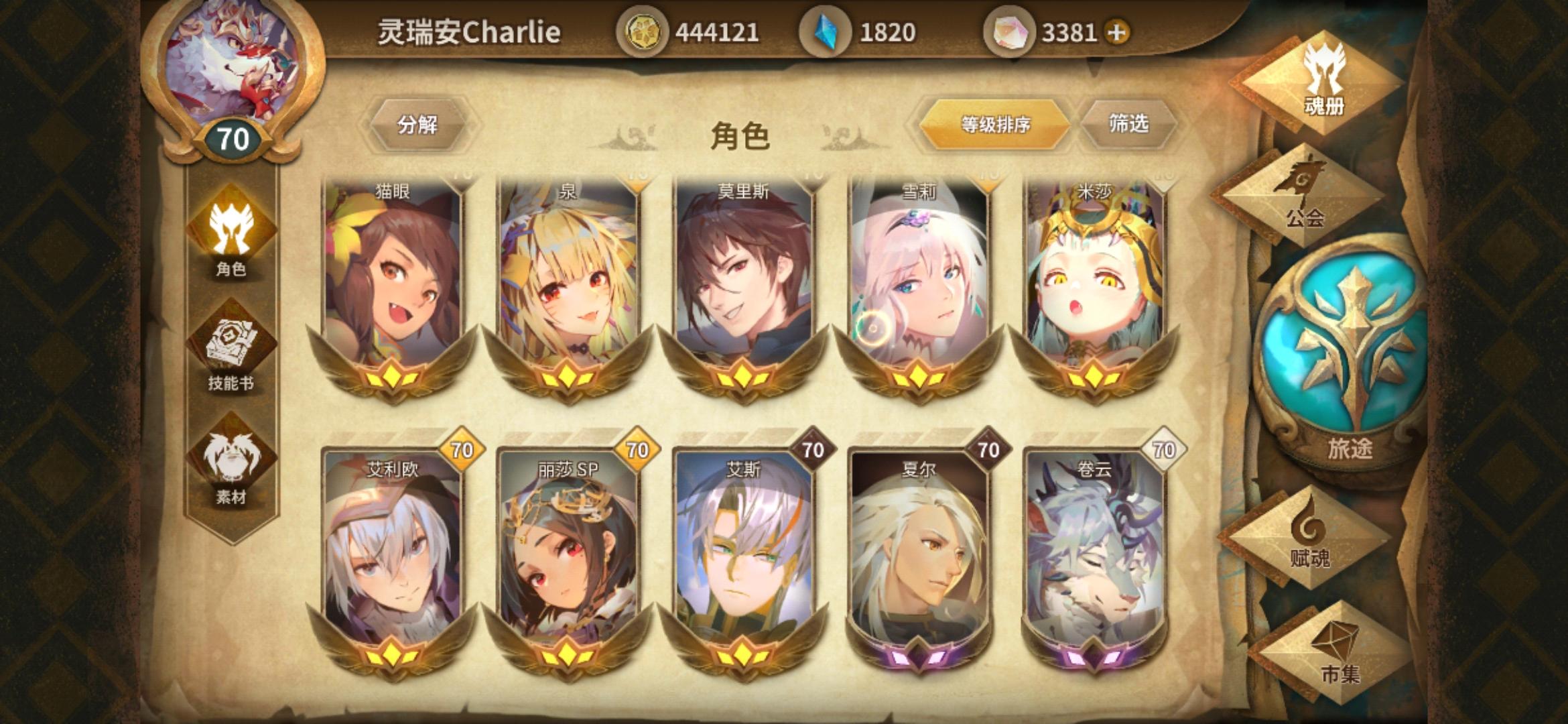Viewport: 1568px width, 724px height.
Task: Deselect the highlighted sort button
Action: pyautogui.click(x=995, y=125)
